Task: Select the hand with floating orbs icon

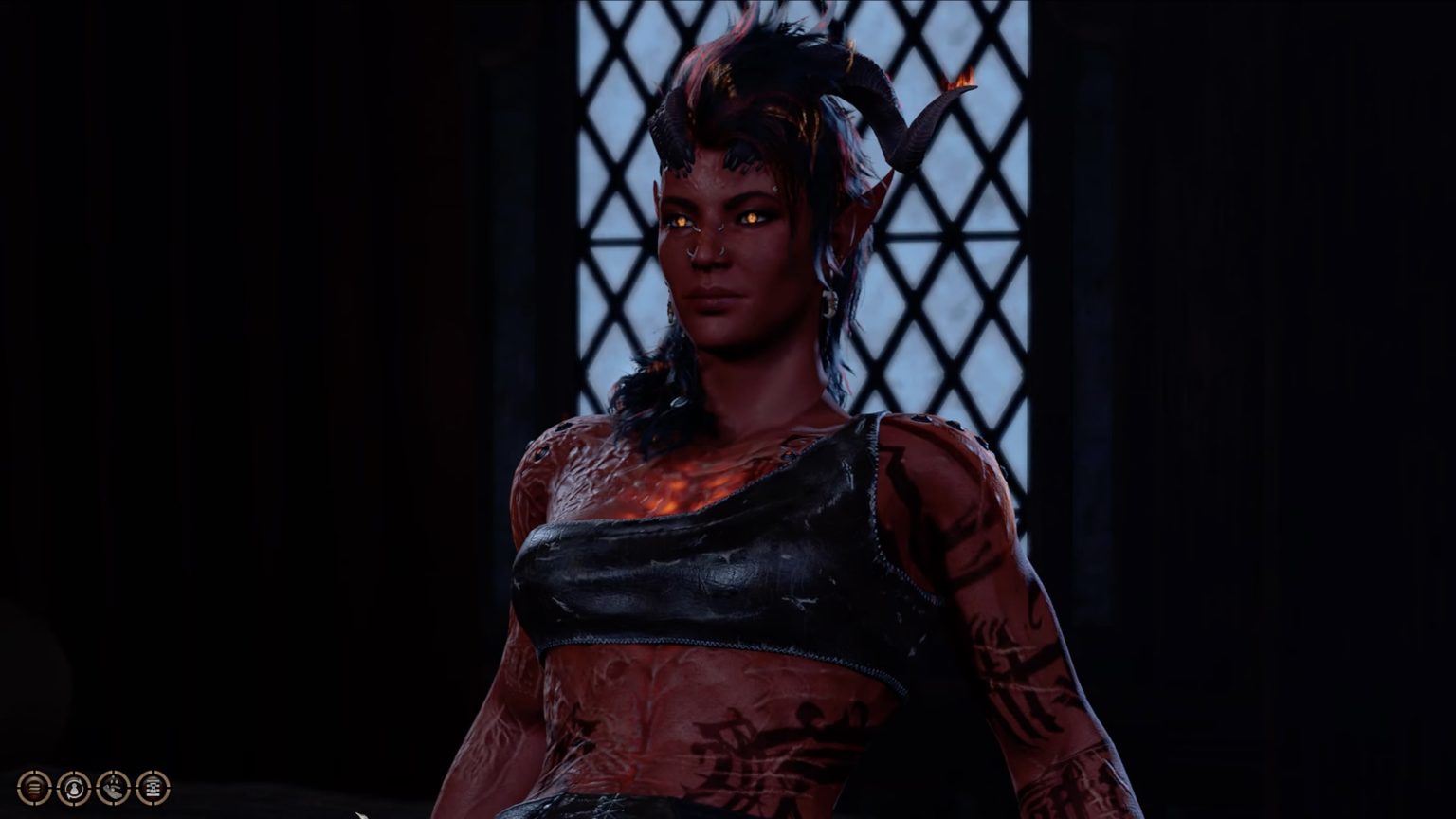Action: tap(114, 787)
